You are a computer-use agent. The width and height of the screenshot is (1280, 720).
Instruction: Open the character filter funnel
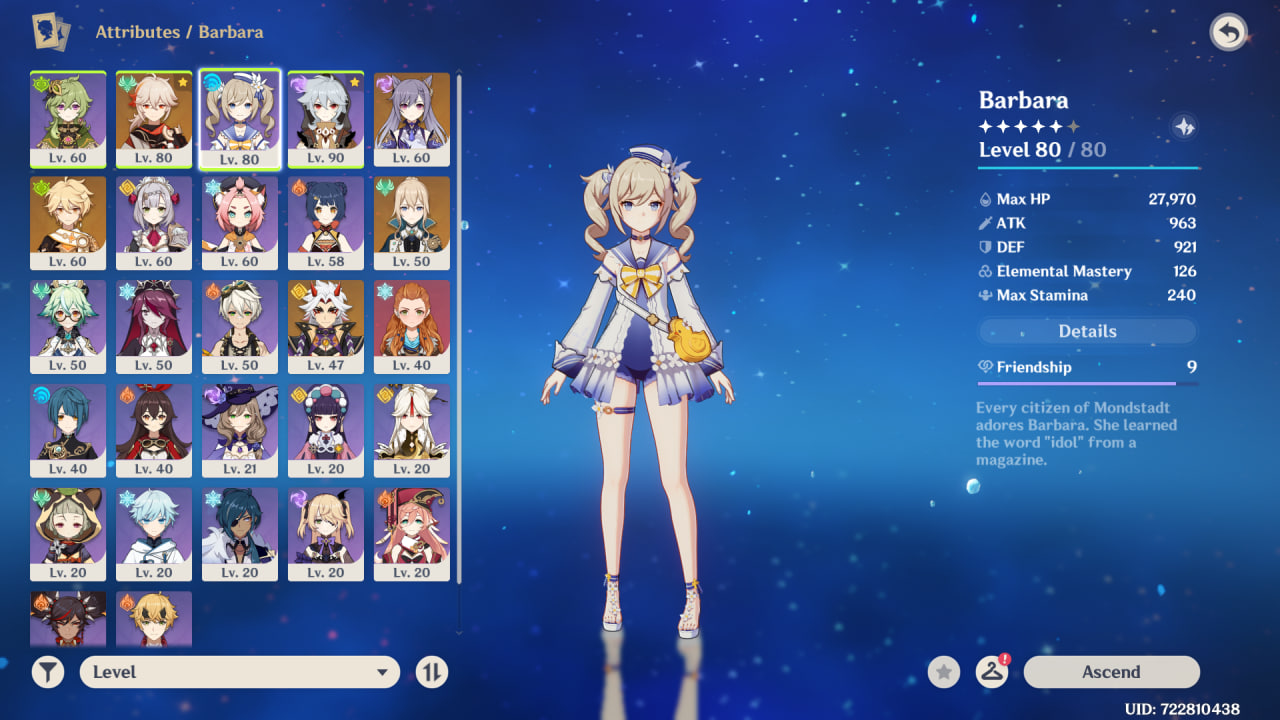tap(48, 672)
